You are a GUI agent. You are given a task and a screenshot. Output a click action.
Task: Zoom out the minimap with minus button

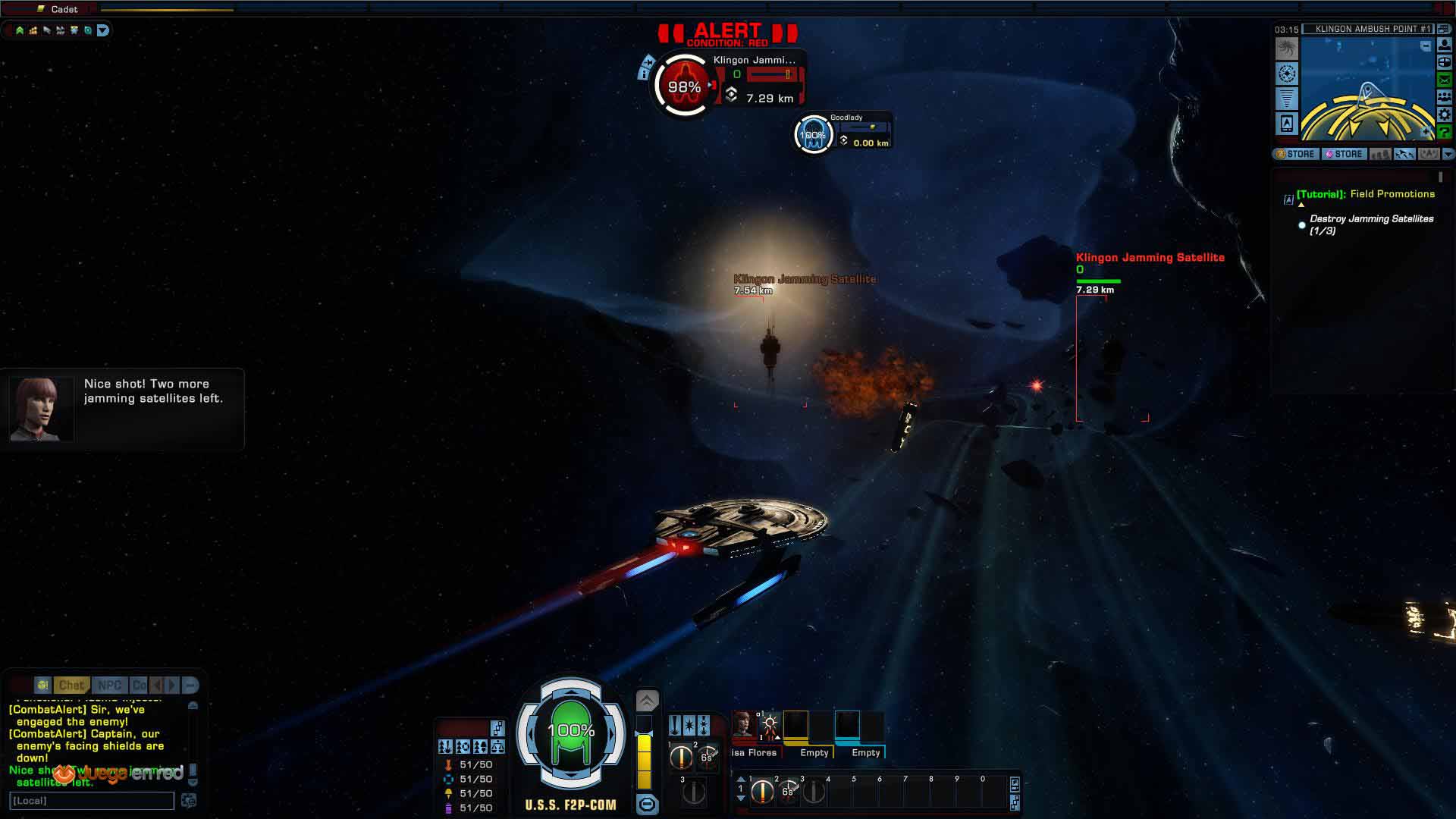(1426, 47)
